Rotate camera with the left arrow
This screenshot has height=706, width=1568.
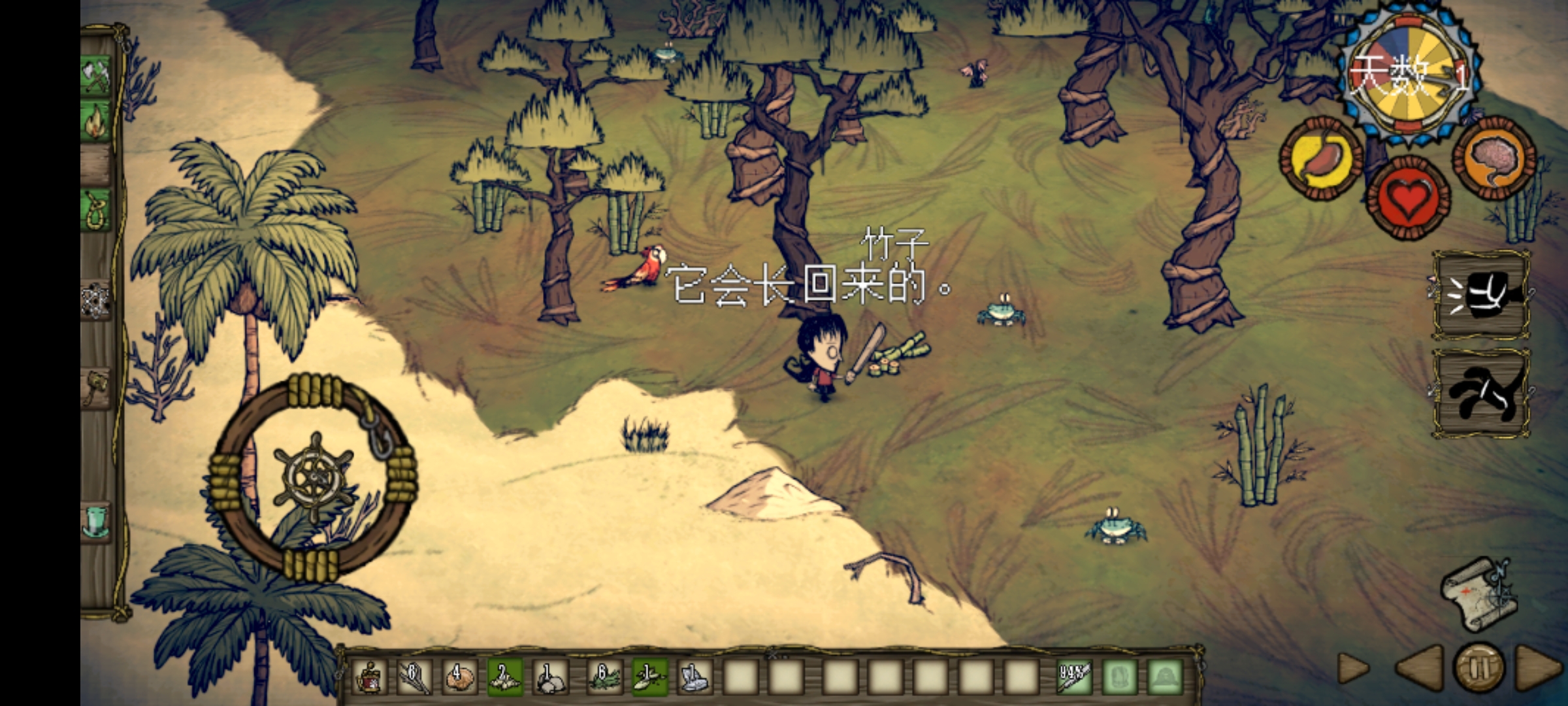(1420, 668)
